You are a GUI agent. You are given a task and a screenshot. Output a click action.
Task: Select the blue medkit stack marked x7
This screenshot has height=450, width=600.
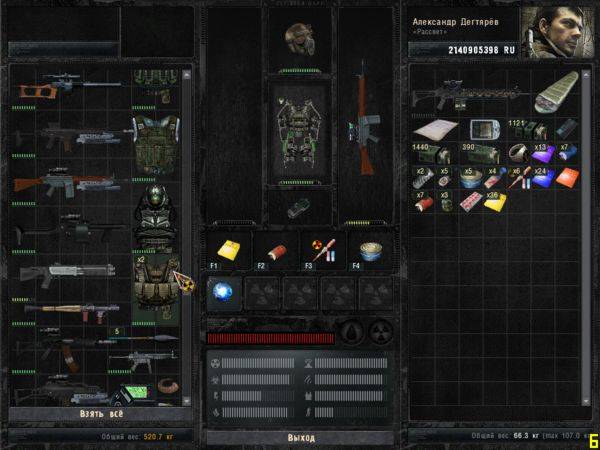tap(567, 153)
